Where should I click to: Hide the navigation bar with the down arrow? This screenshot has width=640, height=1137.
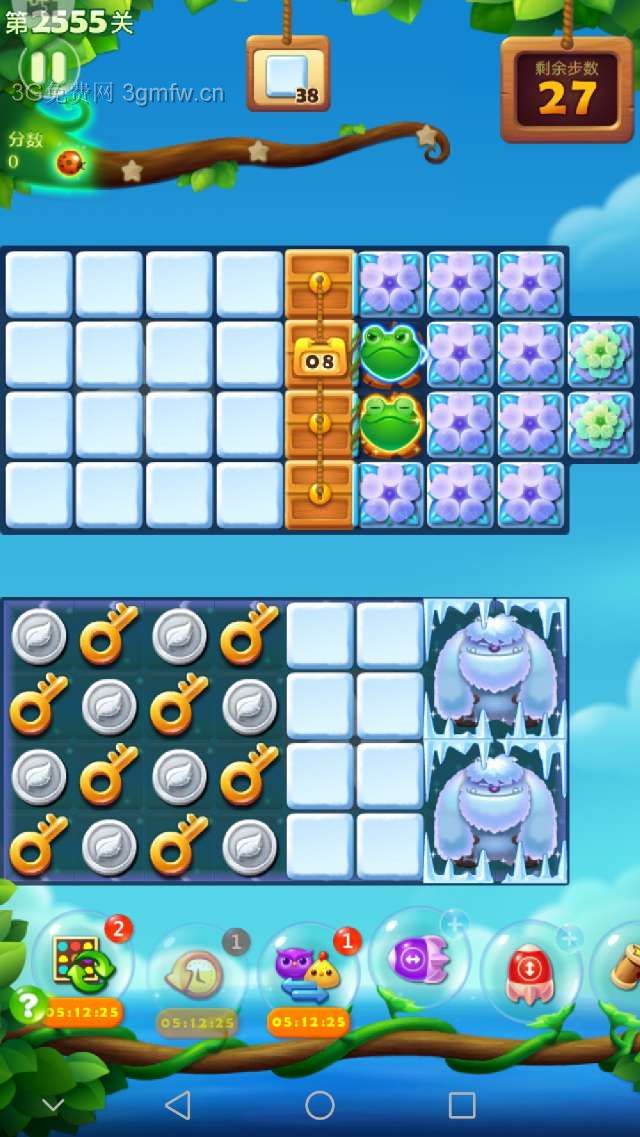click(x=53, y=1104)
